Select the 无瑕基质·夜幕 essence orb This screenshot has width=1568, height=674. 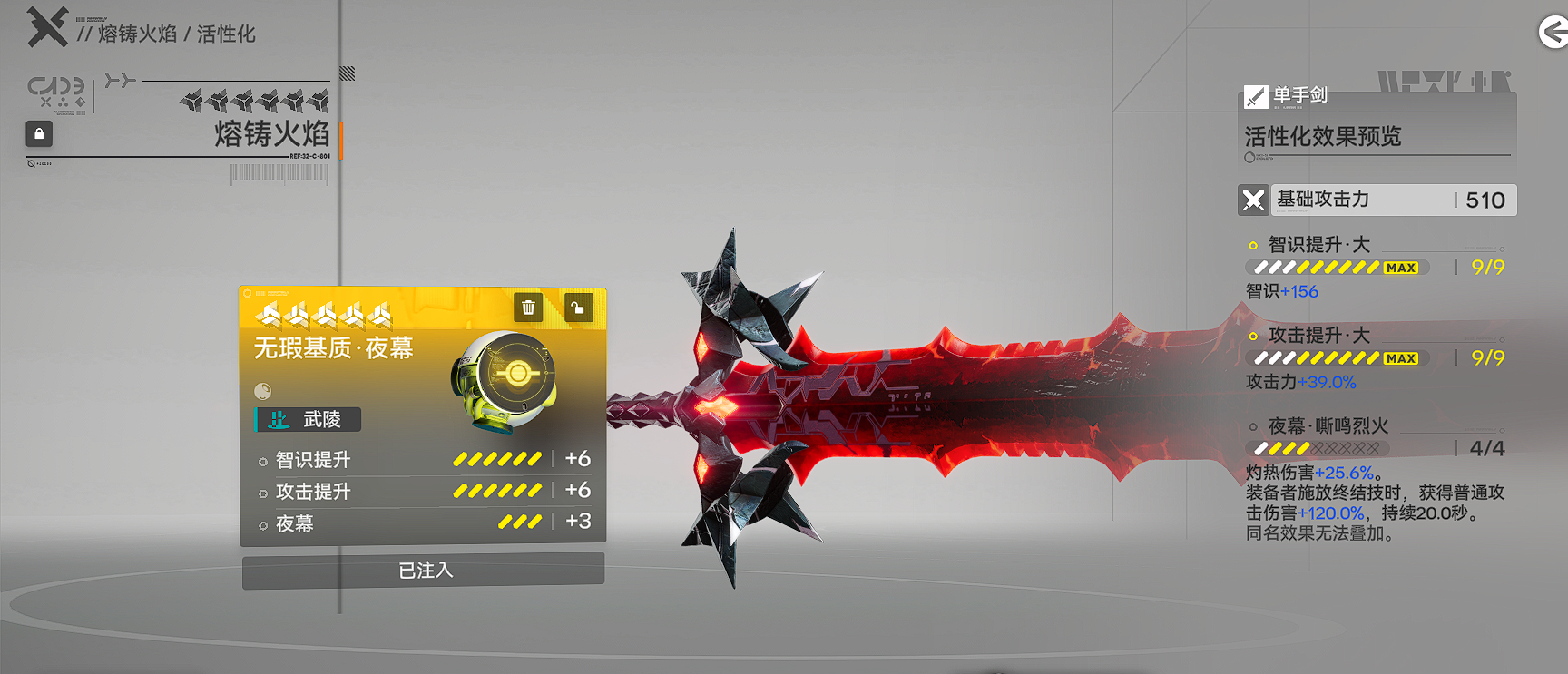point(504,381)
